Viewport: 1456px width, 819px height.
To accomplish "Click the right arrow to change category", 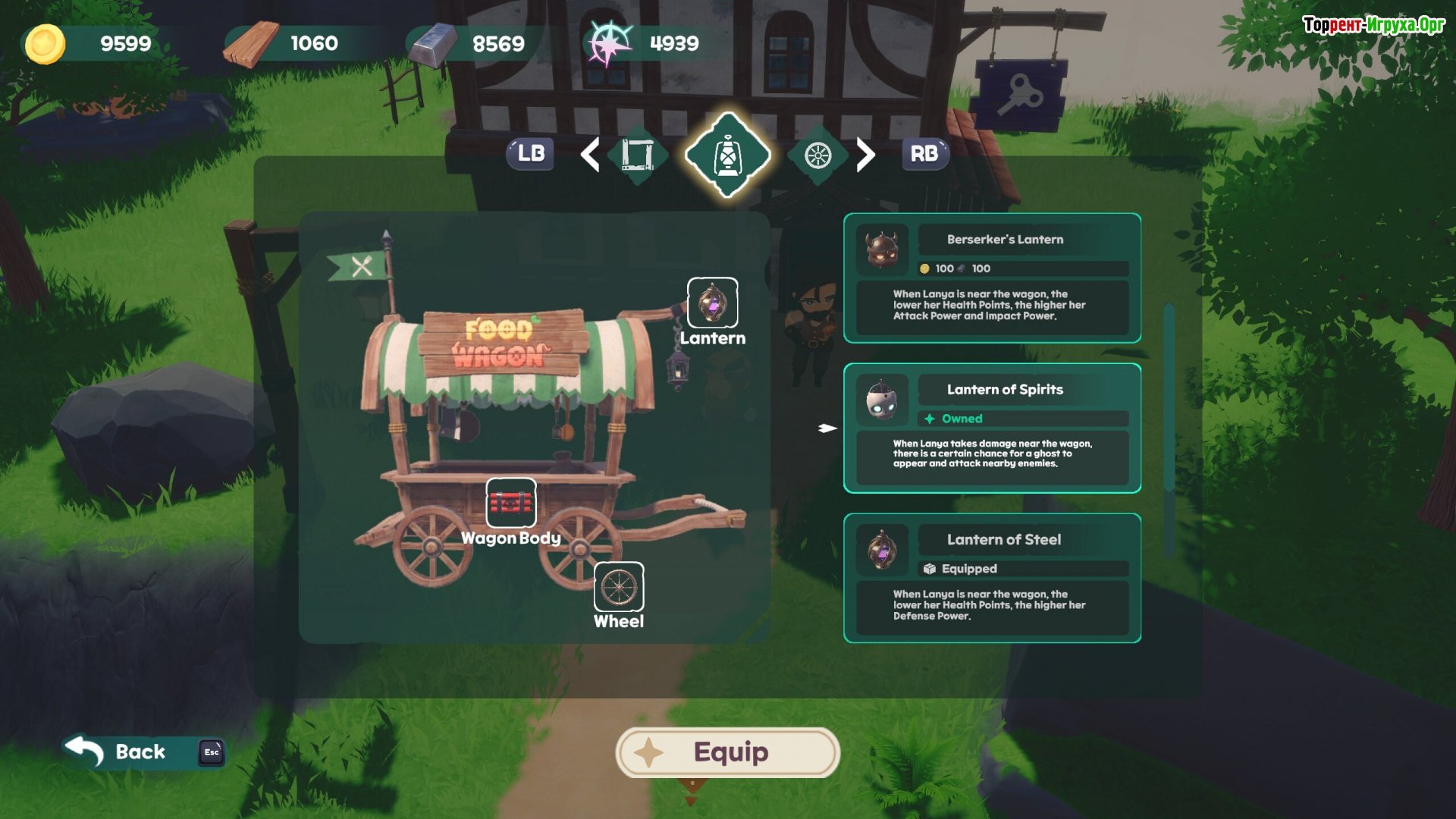I will (x=865, y=155).
